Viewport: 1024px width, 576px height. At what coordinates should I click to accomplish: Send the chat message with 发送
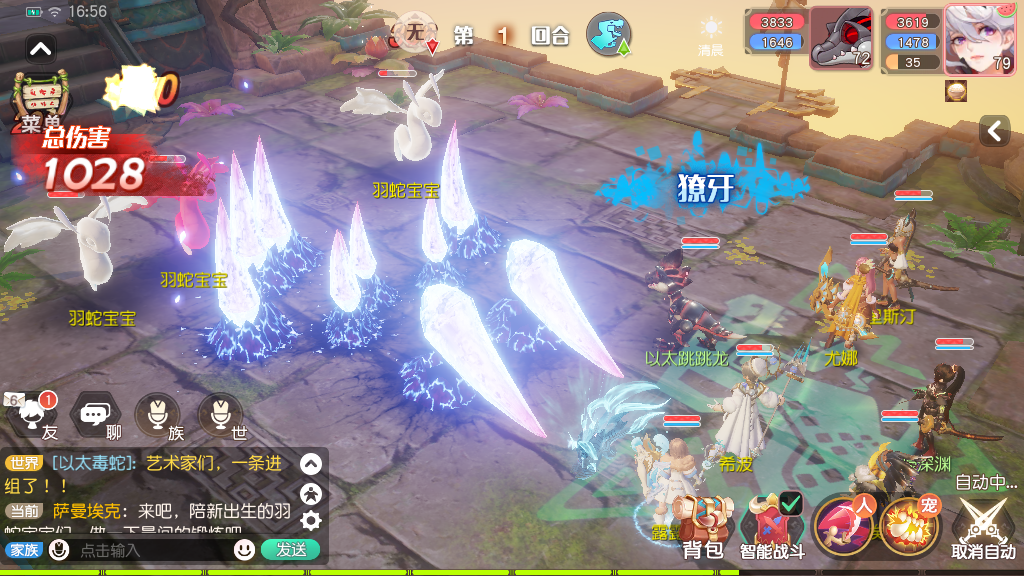(x=290, y=550)
